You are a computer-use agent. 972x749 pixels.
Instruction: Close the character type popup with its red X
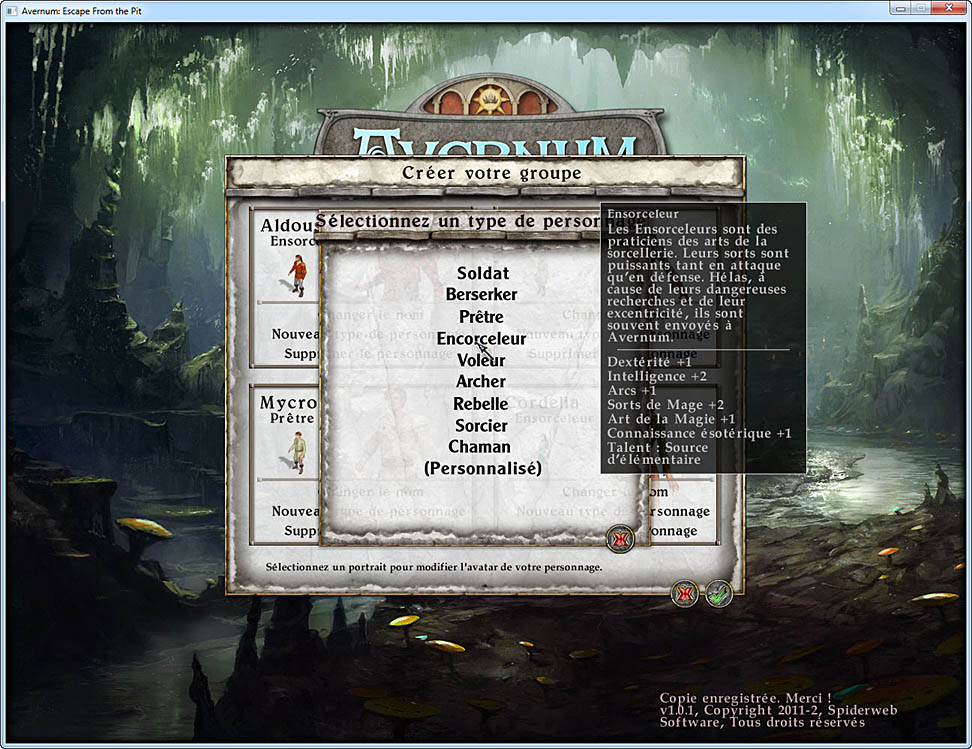[620, 539]
